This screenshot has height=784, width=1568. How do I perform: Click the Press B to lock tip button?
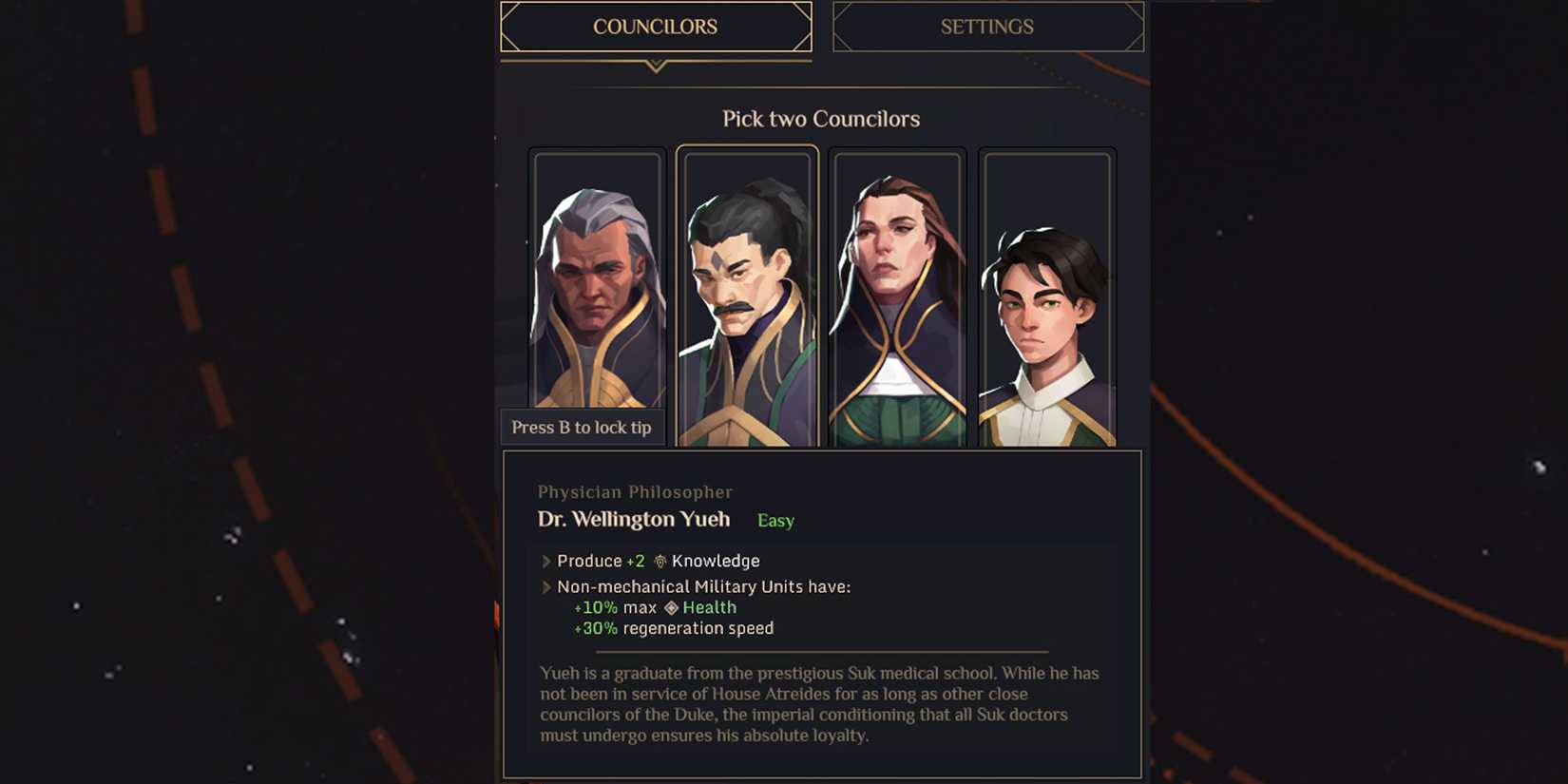(583, 427)
